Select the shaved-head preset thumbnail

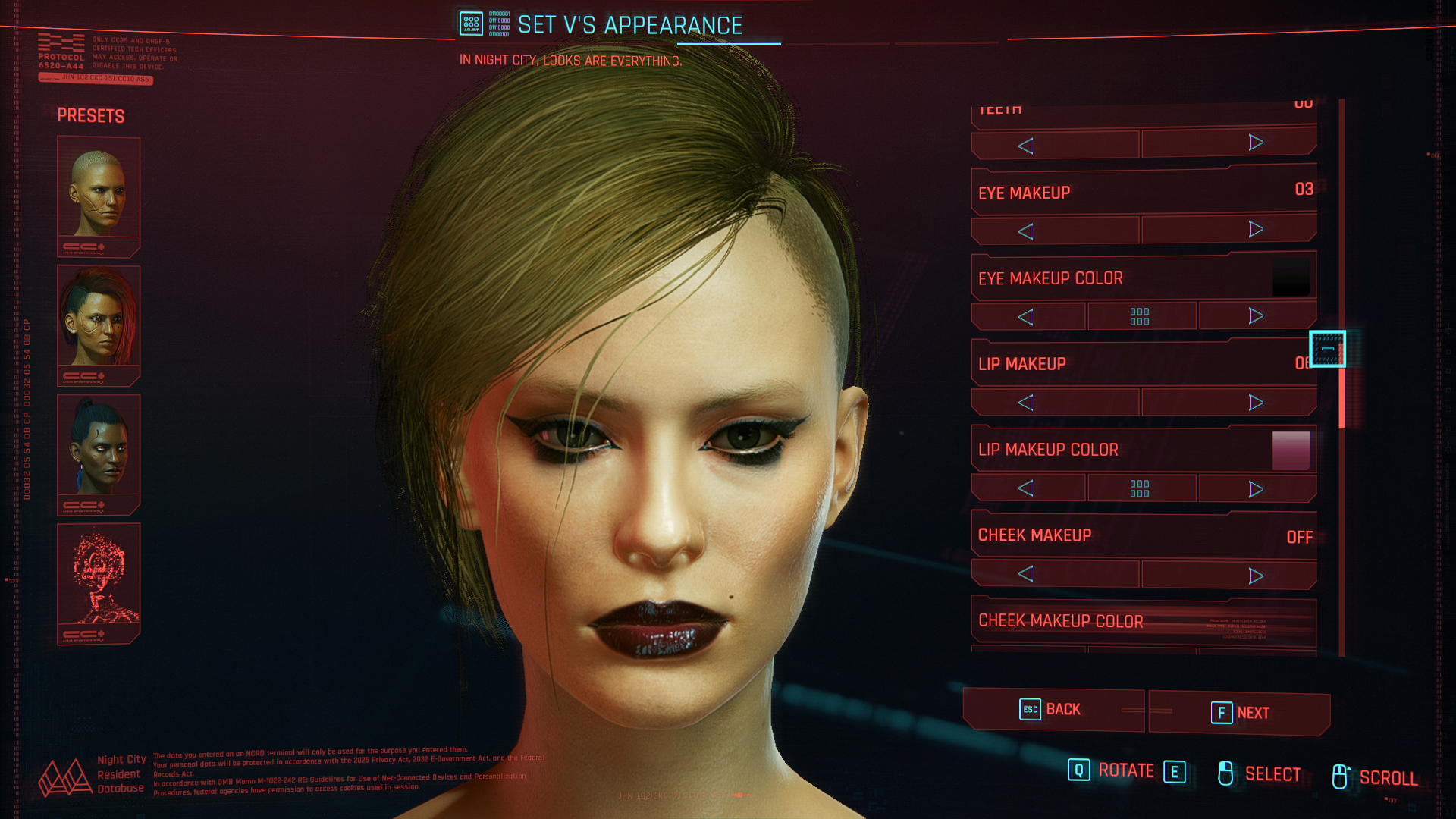(x=99, y=196)
